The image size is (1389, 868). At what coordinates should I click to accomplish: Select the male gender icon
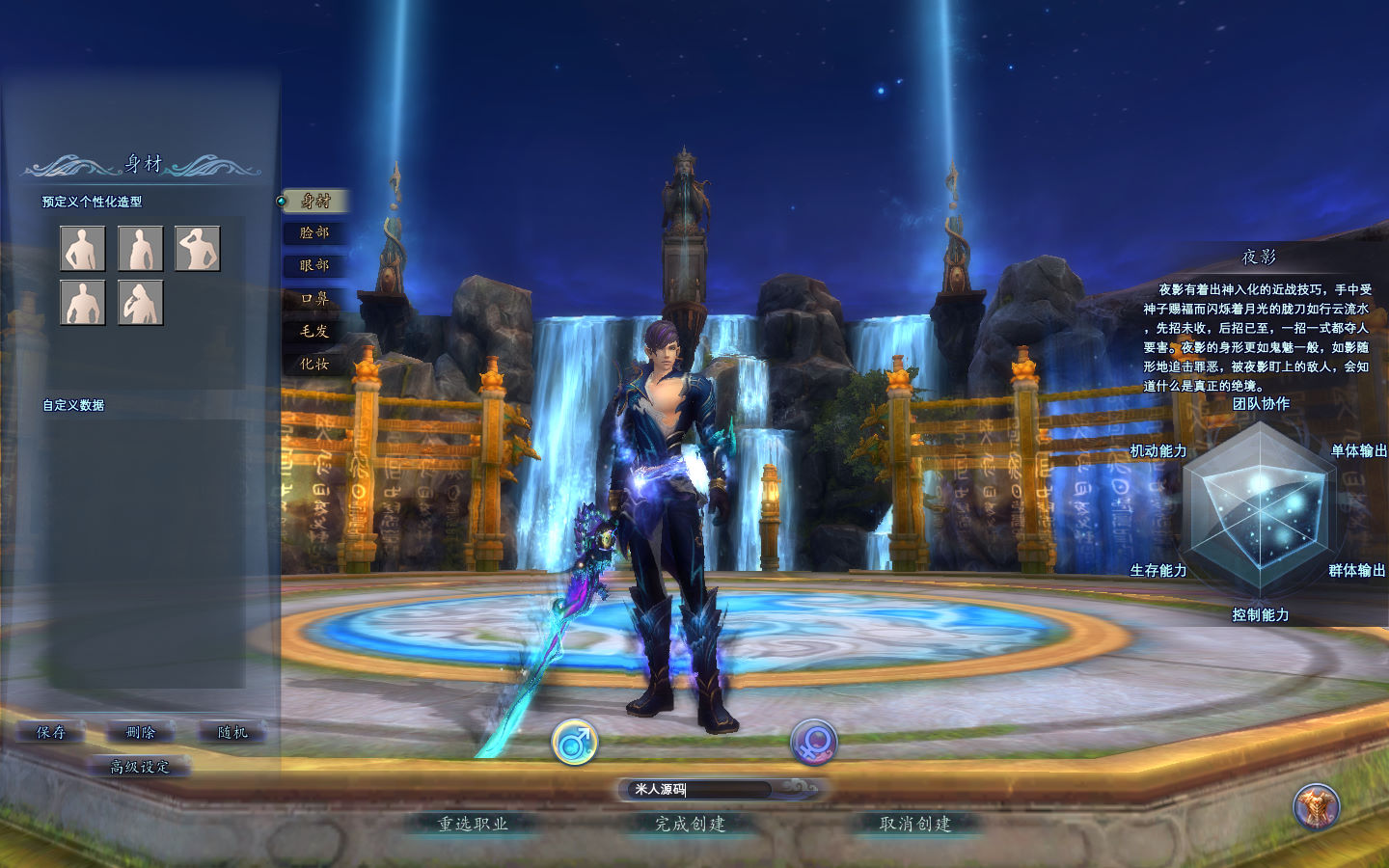[x=575, y=743]
